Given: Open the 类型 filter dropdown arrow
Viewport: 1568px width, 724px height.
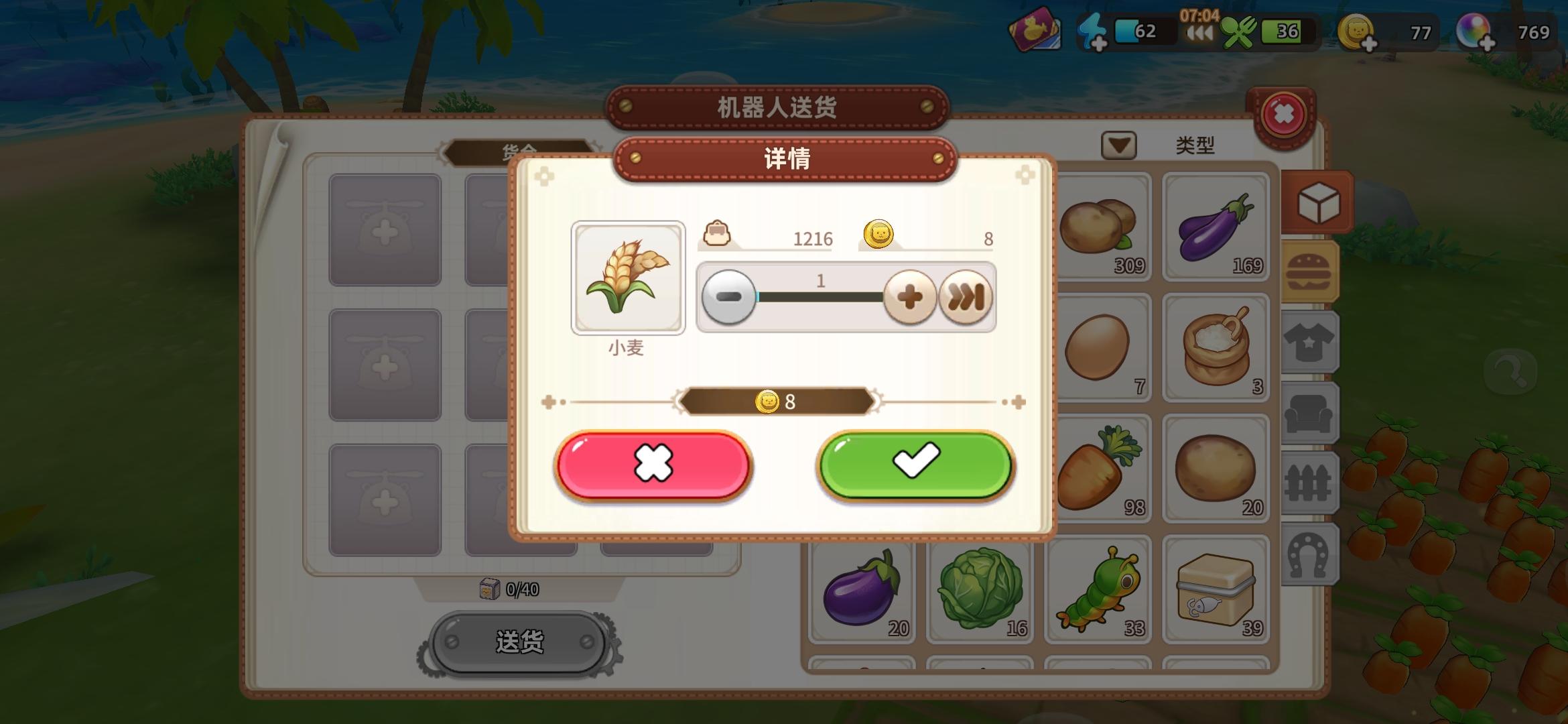Looking at the screenshot, I should [x=1120, y=145].
